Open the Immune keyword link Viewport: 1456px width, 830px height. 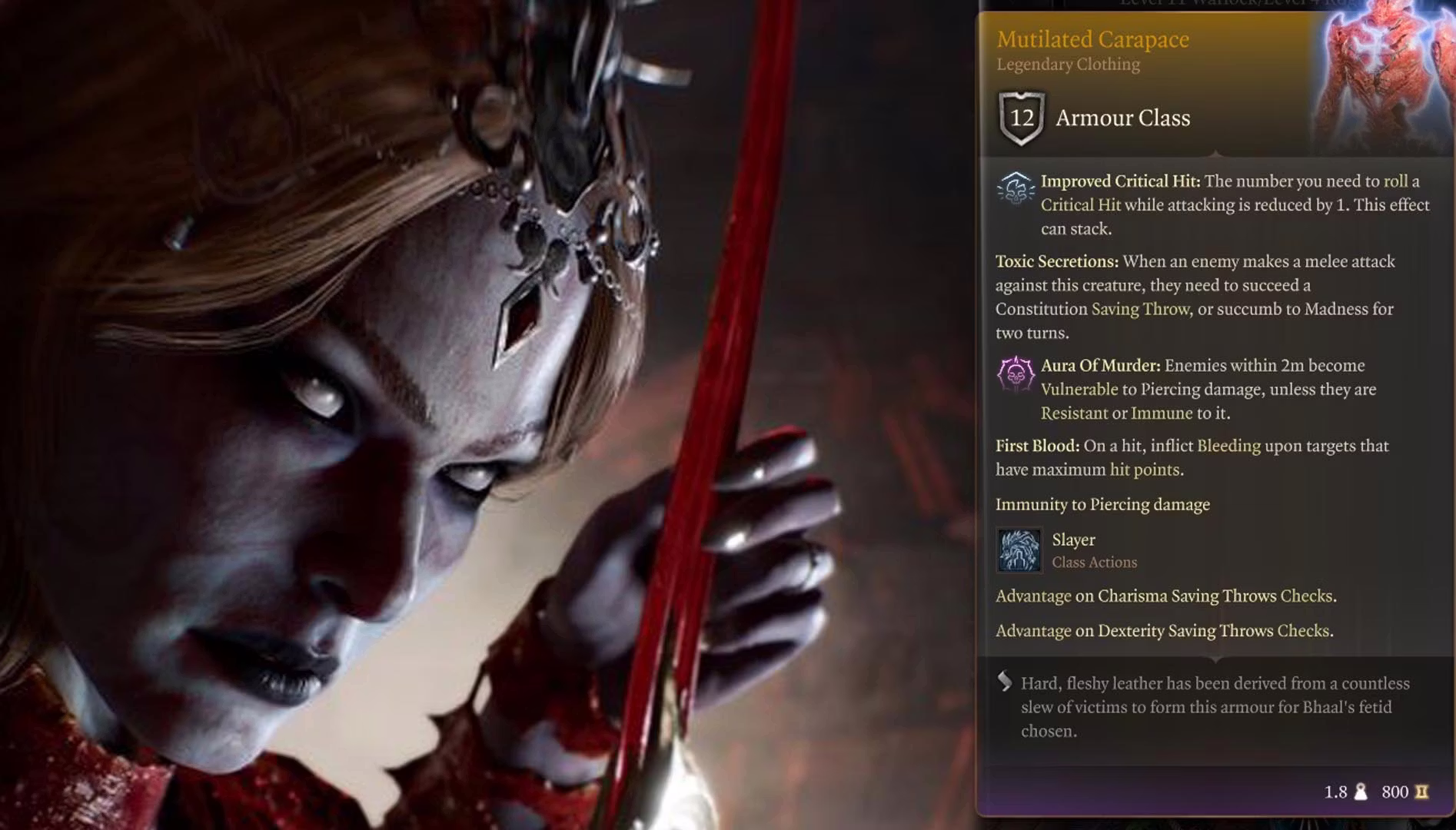point(1161,413)
